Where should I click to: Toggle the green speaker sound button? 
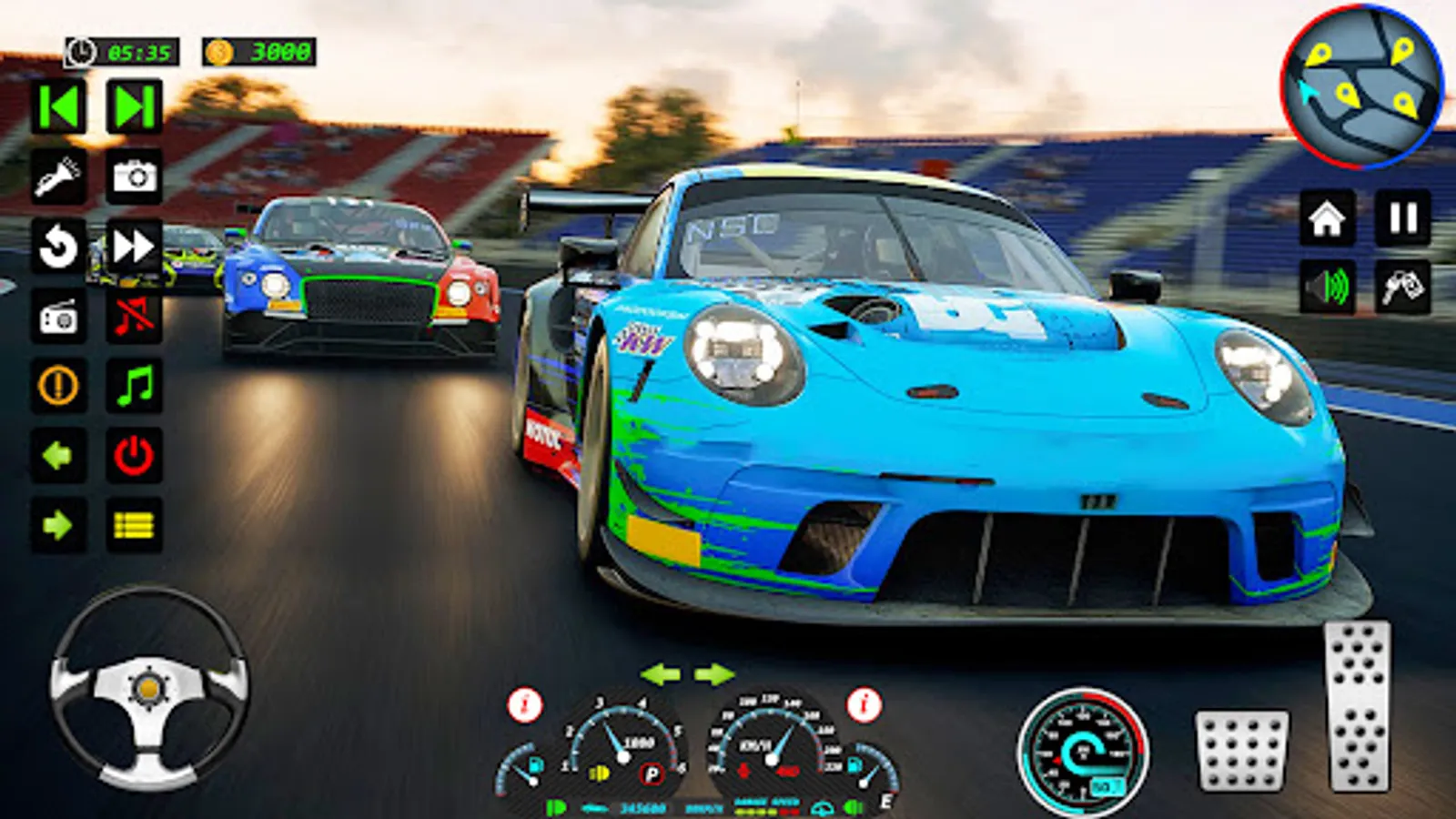[1327, 288]
